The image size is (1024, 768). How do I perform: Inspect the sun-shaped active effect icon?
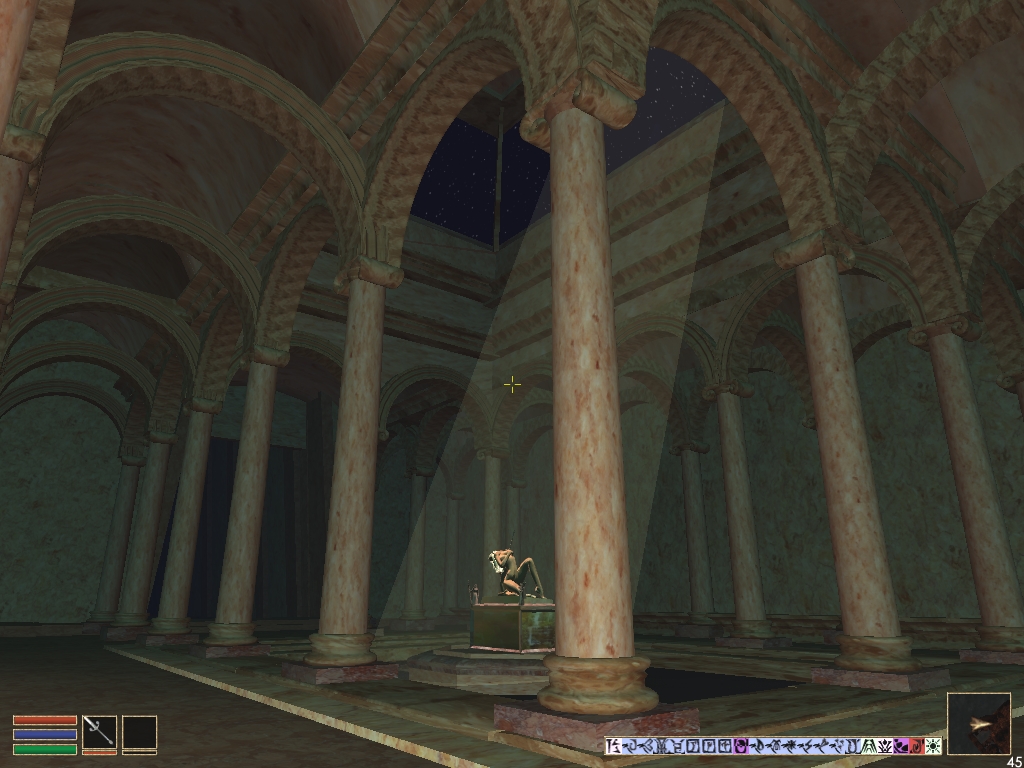933,746
